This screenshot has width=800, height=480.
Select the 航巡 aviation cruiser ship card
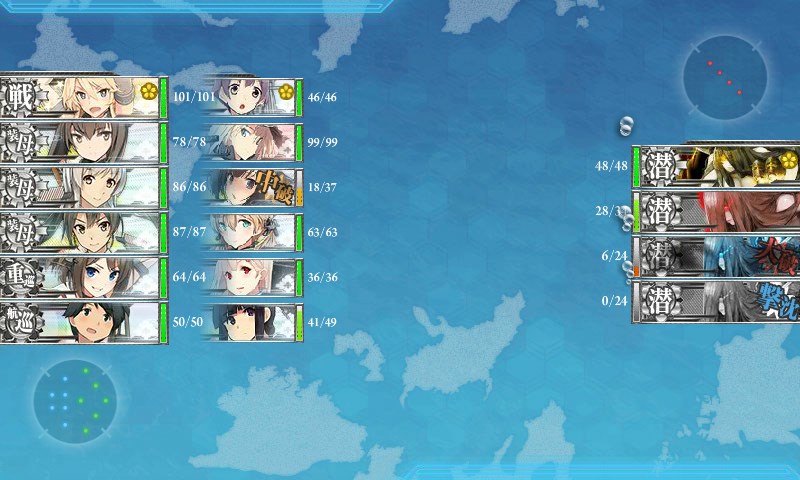pos(80,322)
